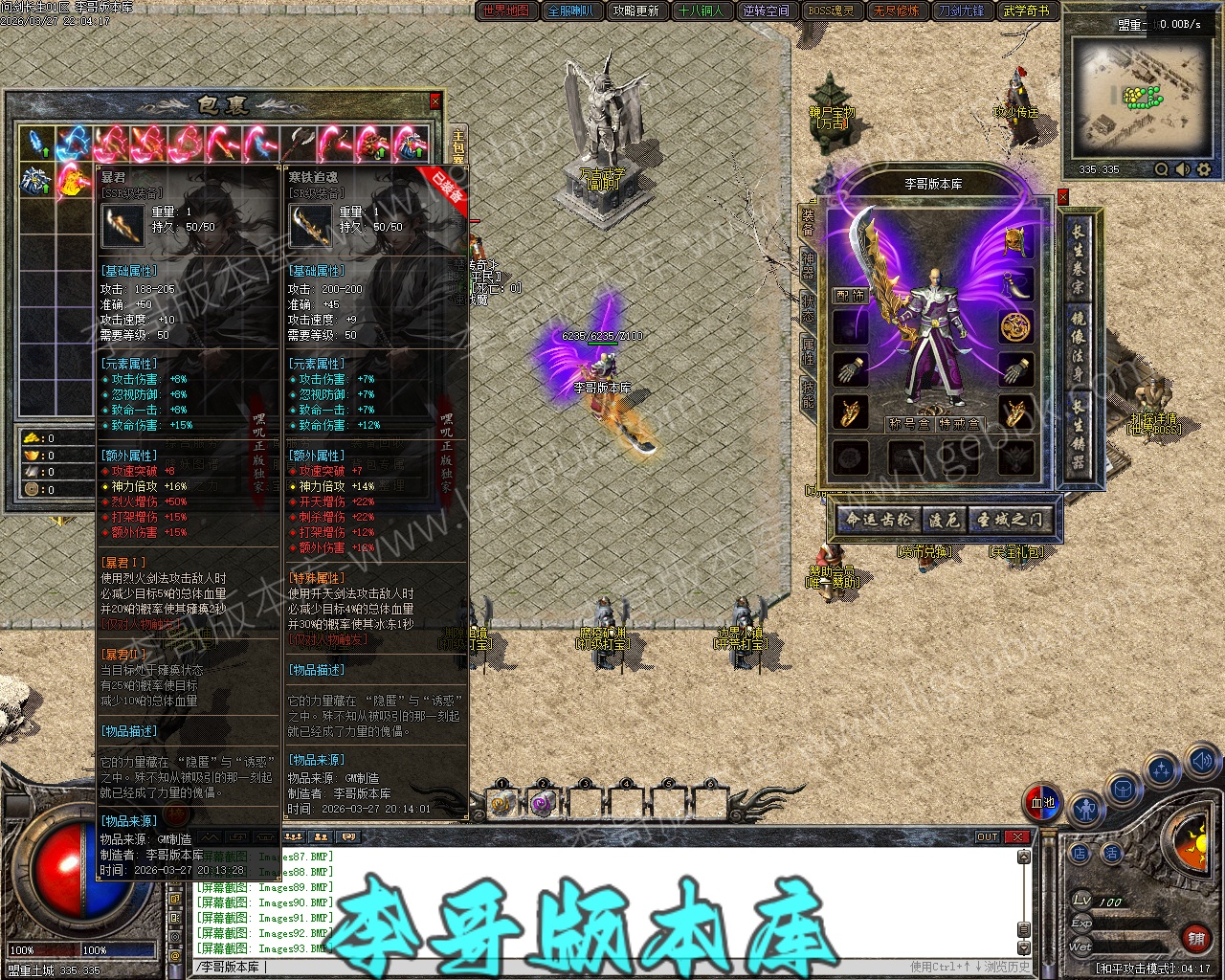
Task: Open the BOSS魂灵 menu button
Action: [831, 11]
